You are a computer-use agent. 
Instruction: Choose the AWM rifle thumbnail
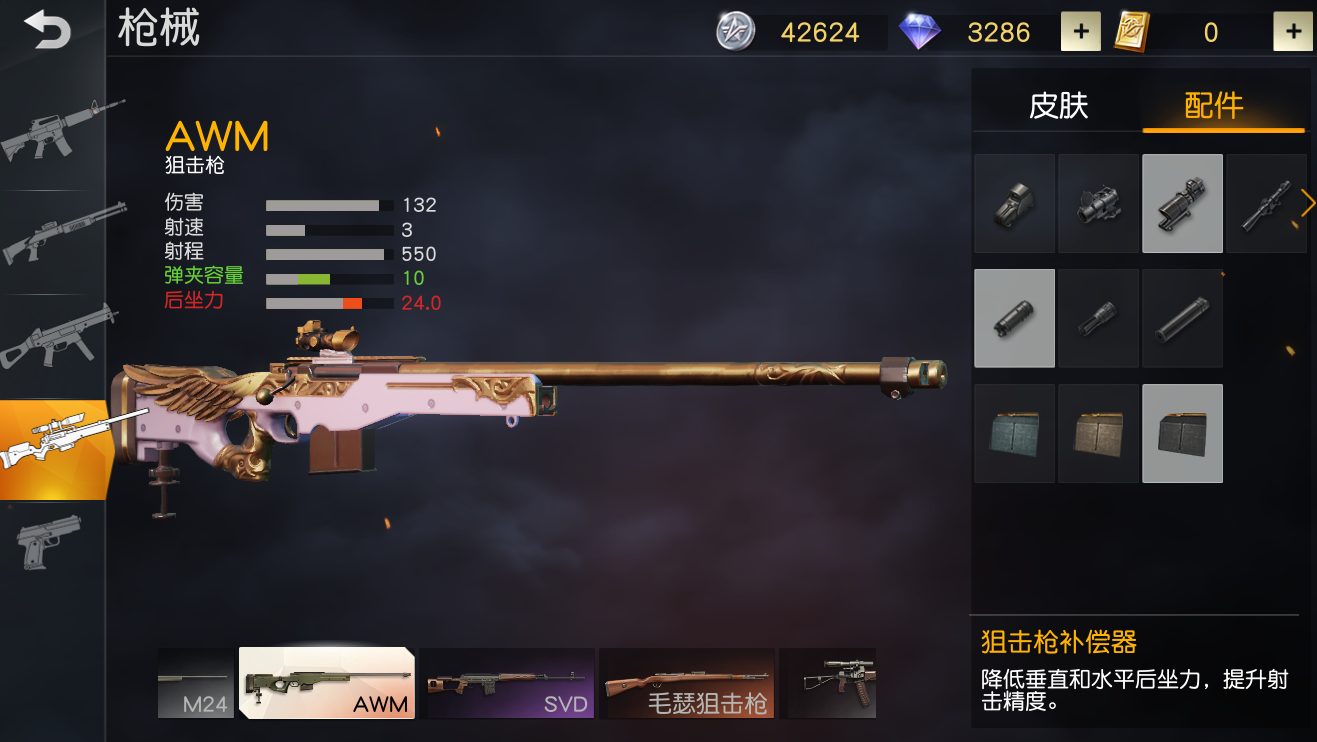pos(326,683)
